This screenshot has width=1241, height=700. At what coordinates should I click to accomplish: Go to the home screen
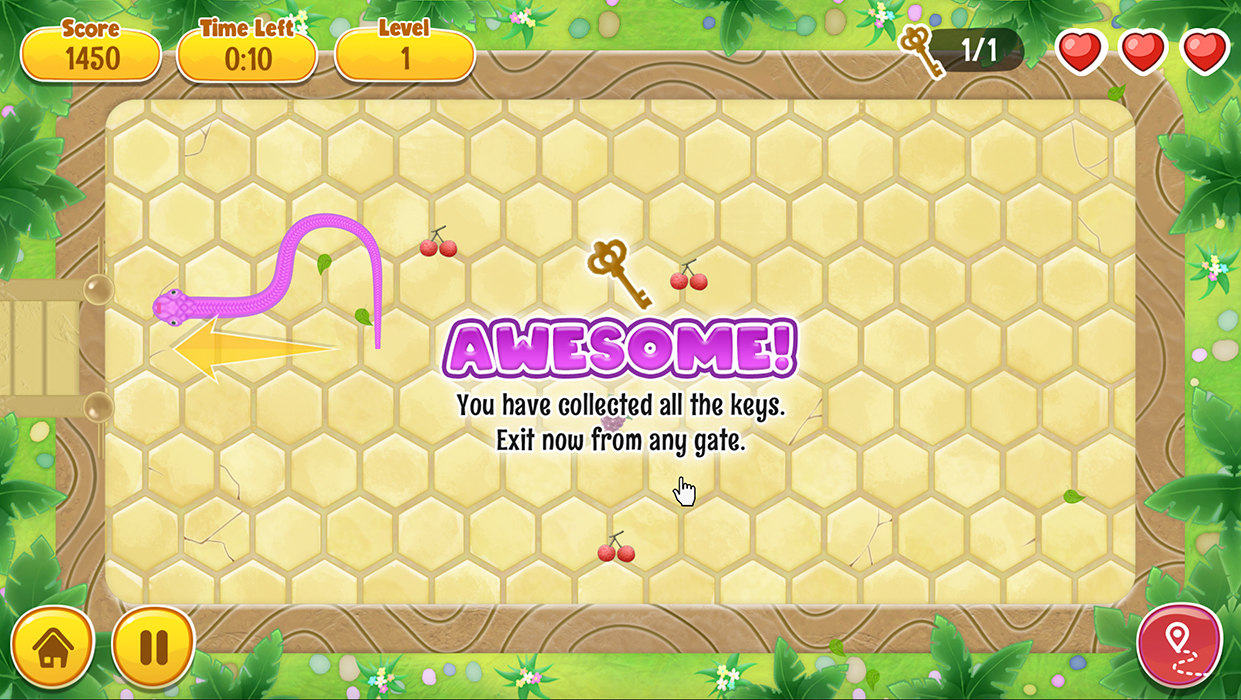(53, 647)
